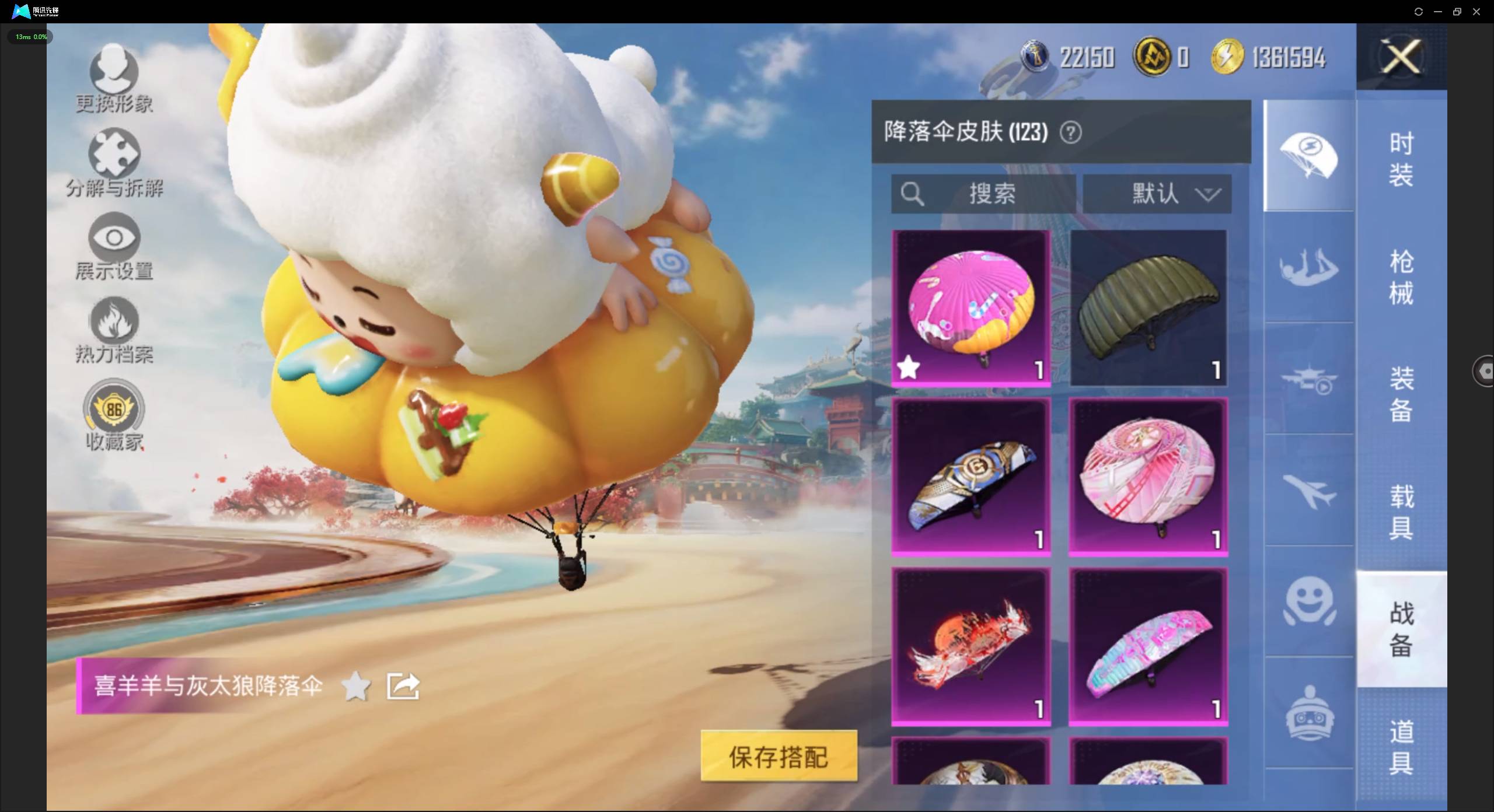Open the help tooltip beside 降落伞皮肤
The height and width of the screenshot is (812, 1494).
[1071, 132]
